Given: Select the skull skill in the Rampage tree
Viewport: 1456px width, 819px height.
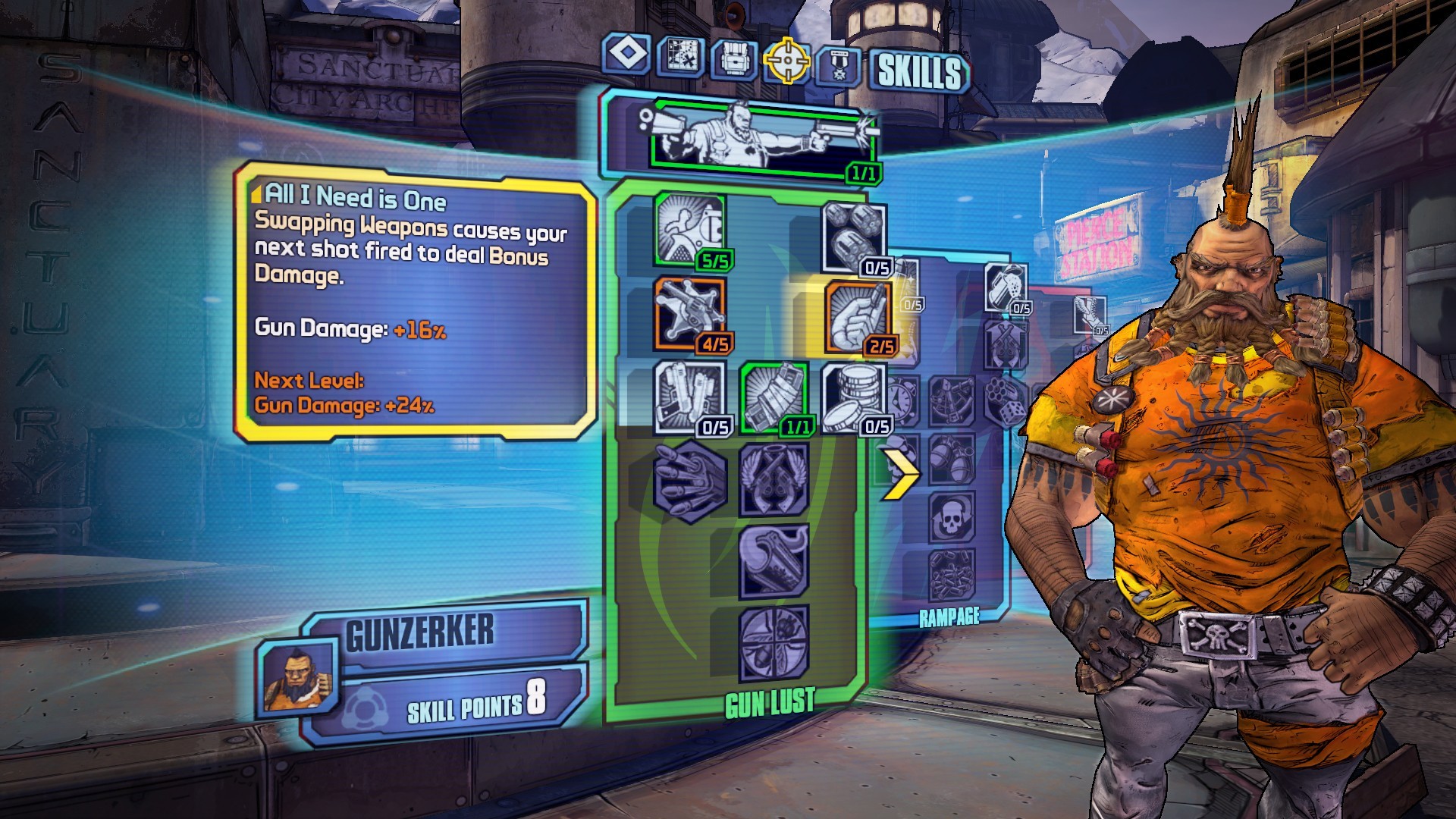Looking at the screenshot, I should [952, 517].
